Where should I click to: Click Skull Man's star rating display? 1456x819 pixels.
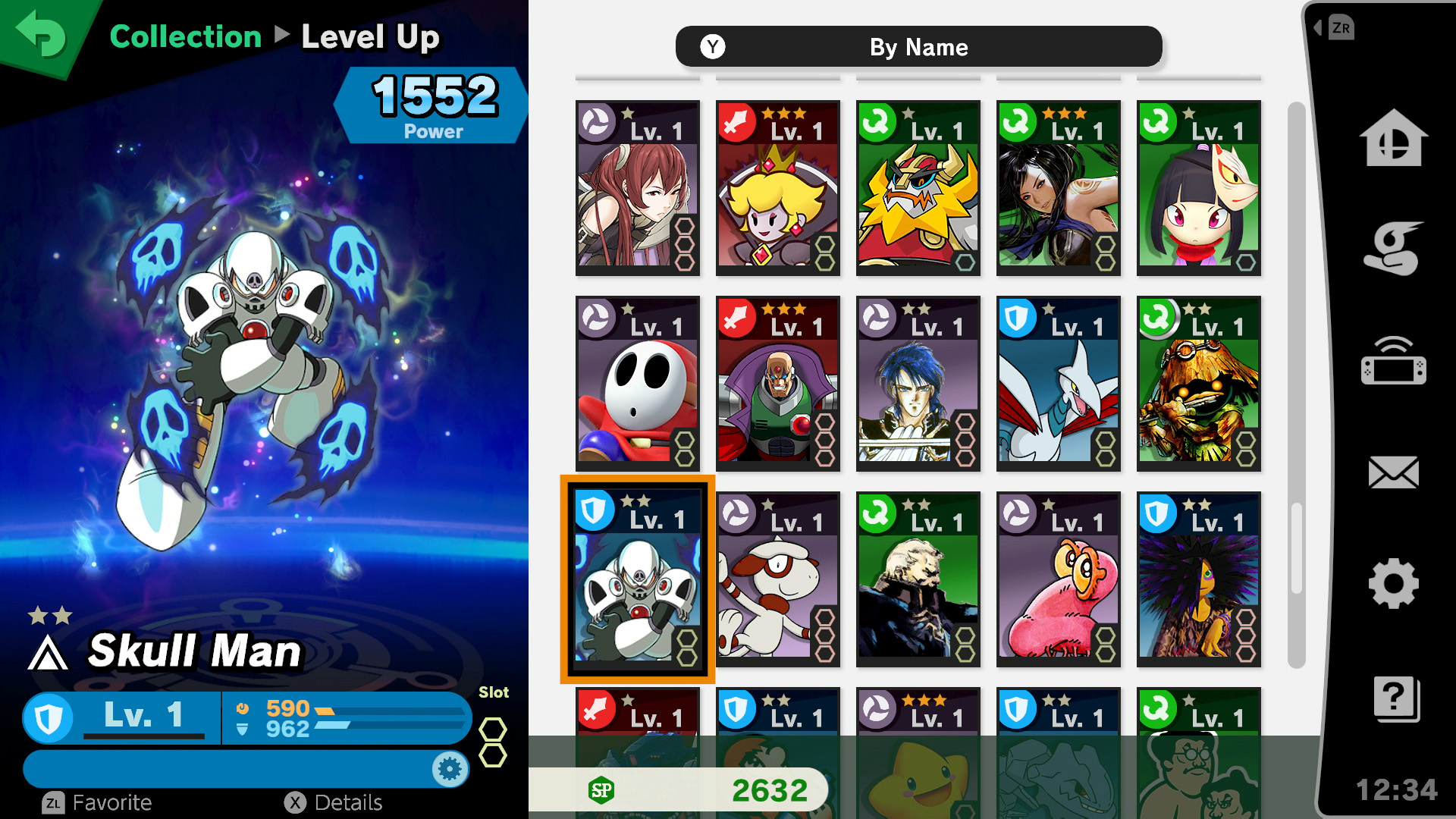coord(49,617)
